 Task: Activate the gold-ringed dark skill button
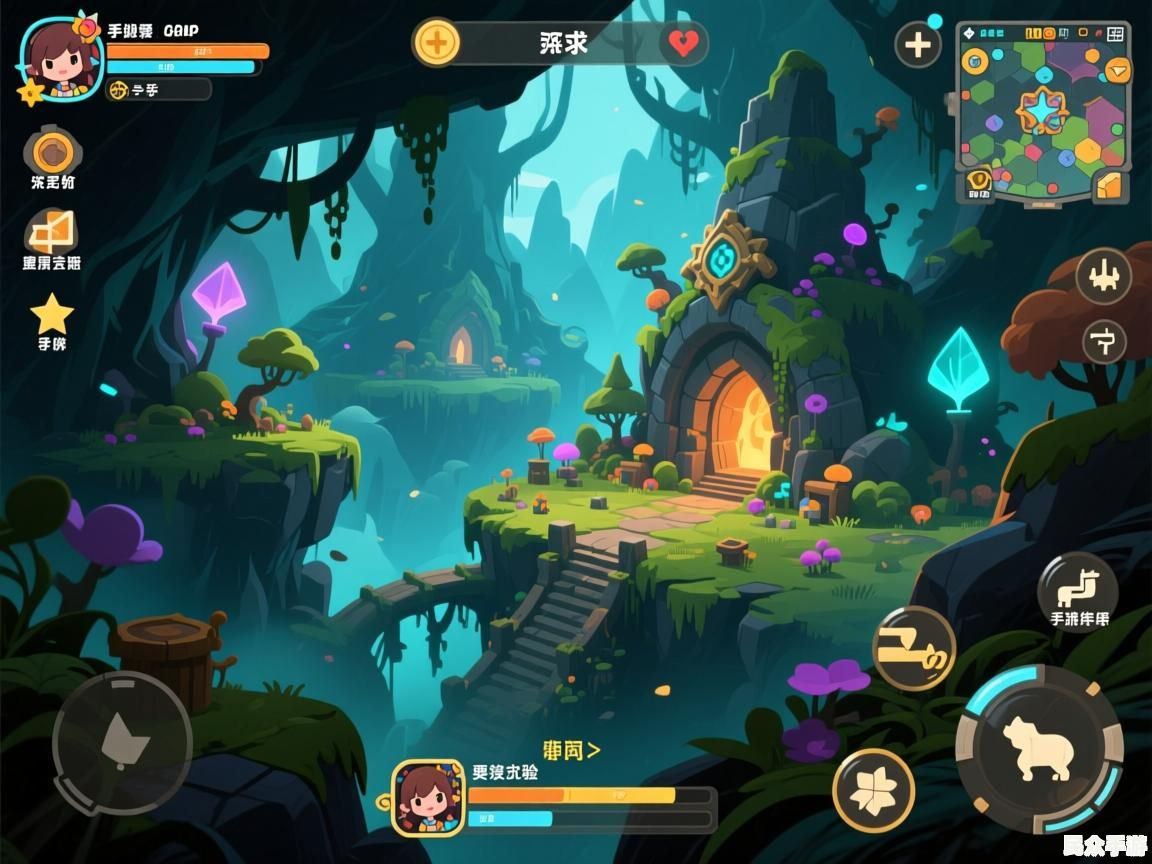pyautogui.click(x=913, y=648)
